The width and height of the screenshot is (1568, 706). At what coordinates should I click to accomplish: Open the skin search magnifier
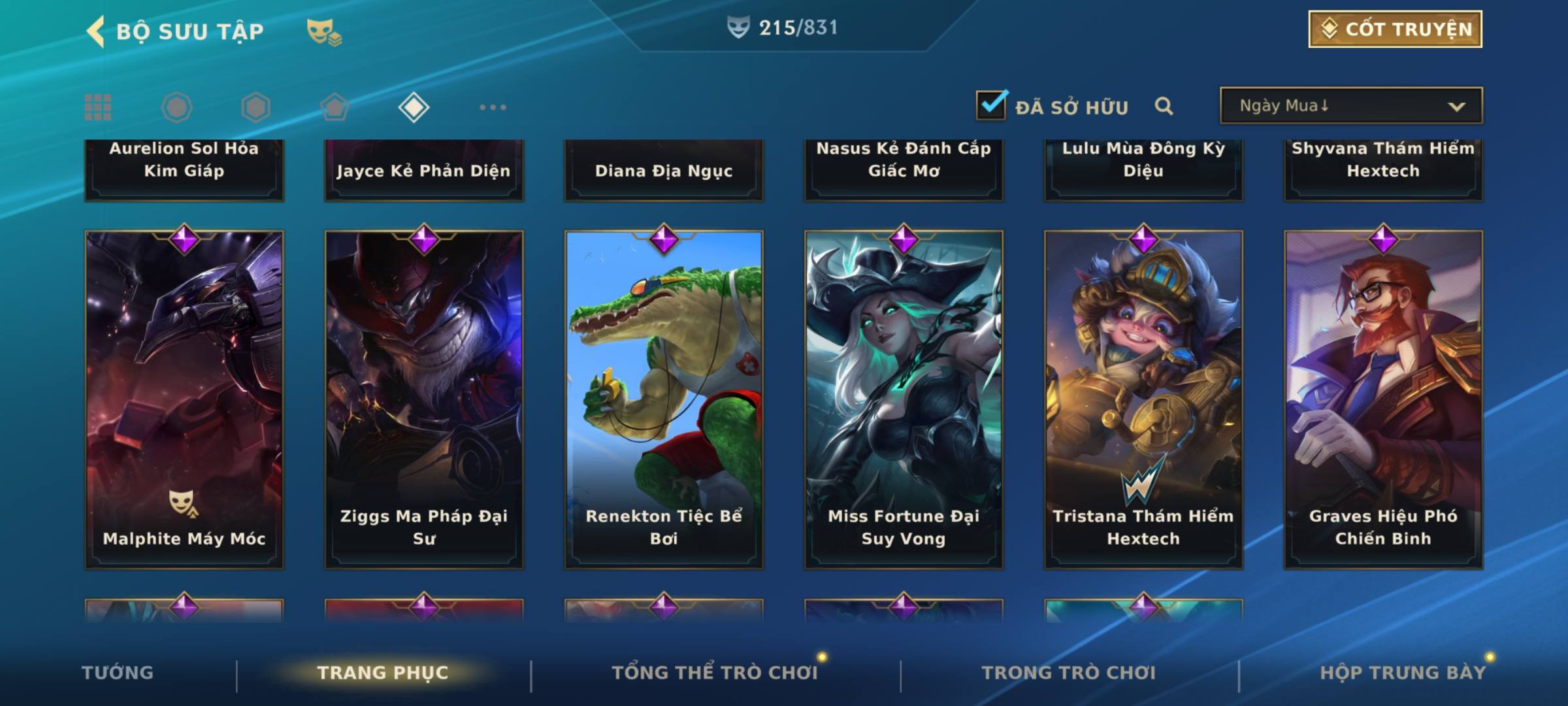pyautogui.click(x=1164, y=106)
